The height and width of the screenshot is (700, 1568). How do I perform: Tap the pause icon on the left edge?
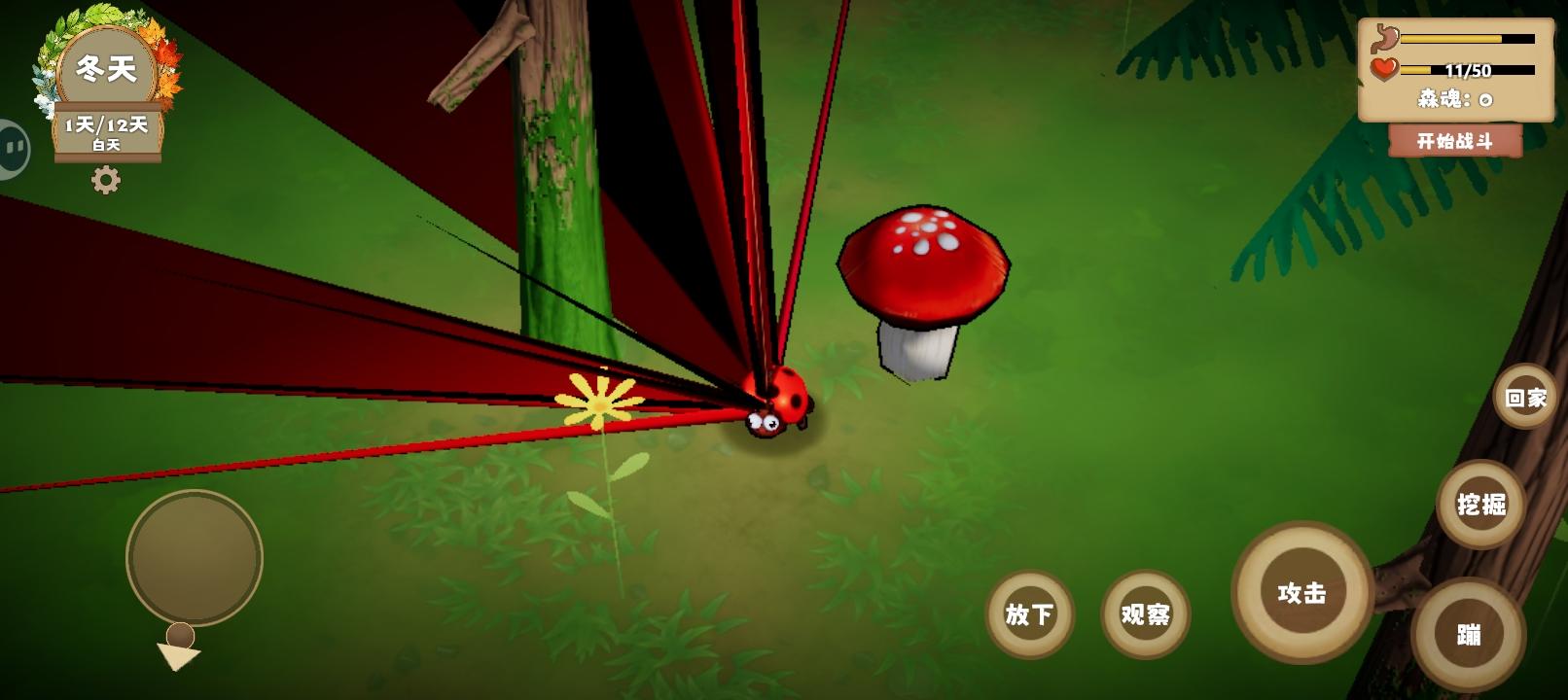click(x=14, y=146)
